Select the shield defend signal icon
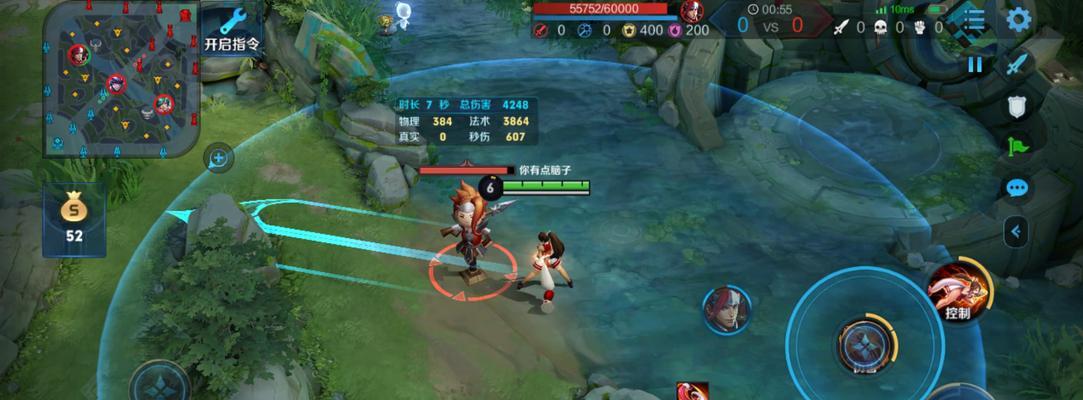 [x=1017, y=107]
